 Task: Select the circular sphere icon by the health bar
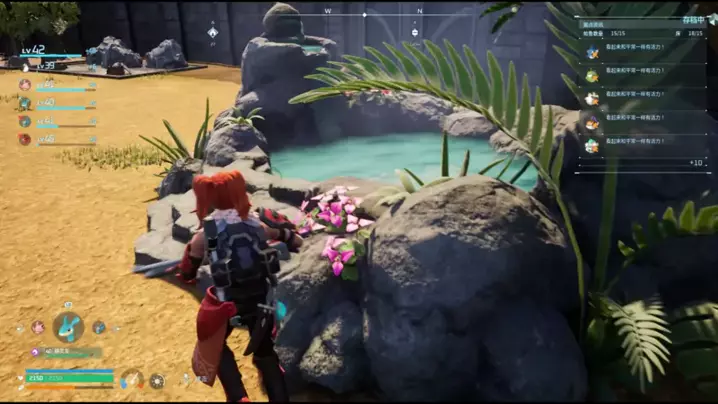(157, 380)
